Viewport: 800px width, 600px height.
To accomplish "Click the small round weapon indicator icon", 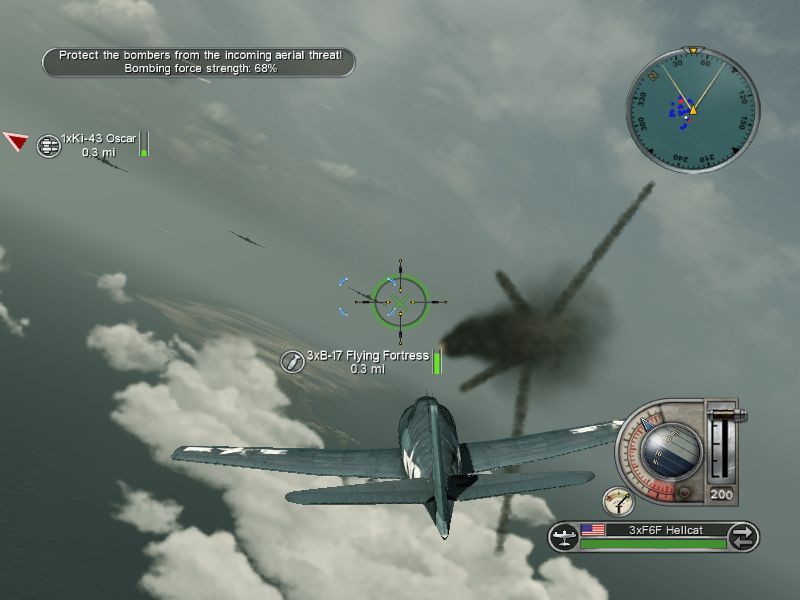I will click(618, 501).
